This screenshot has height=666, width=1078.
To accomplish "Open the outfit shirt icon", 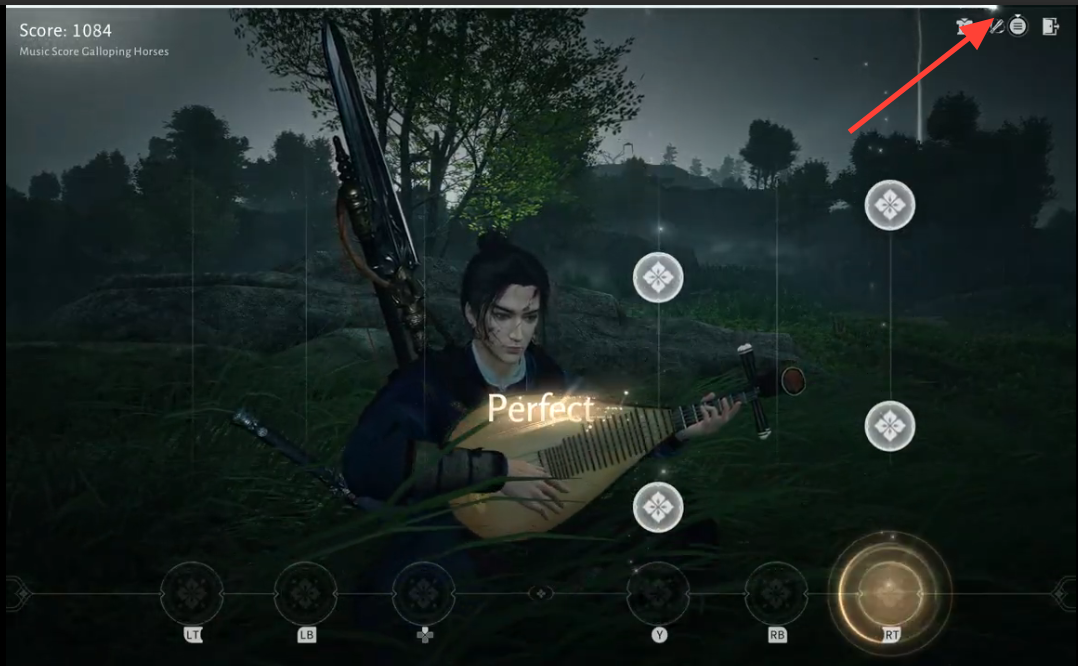I will click(x=965, y=26).
